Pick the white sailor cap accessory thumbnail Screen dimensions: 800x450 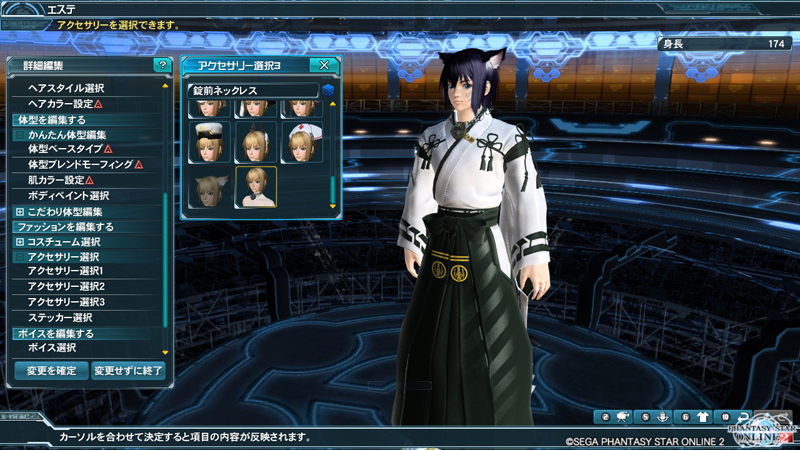(209, 143)
